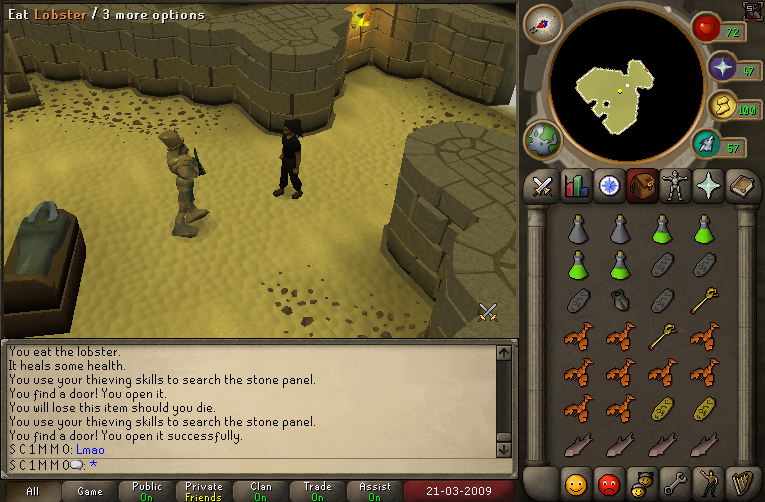Show the Worn Equipment tab

point(675,186)
